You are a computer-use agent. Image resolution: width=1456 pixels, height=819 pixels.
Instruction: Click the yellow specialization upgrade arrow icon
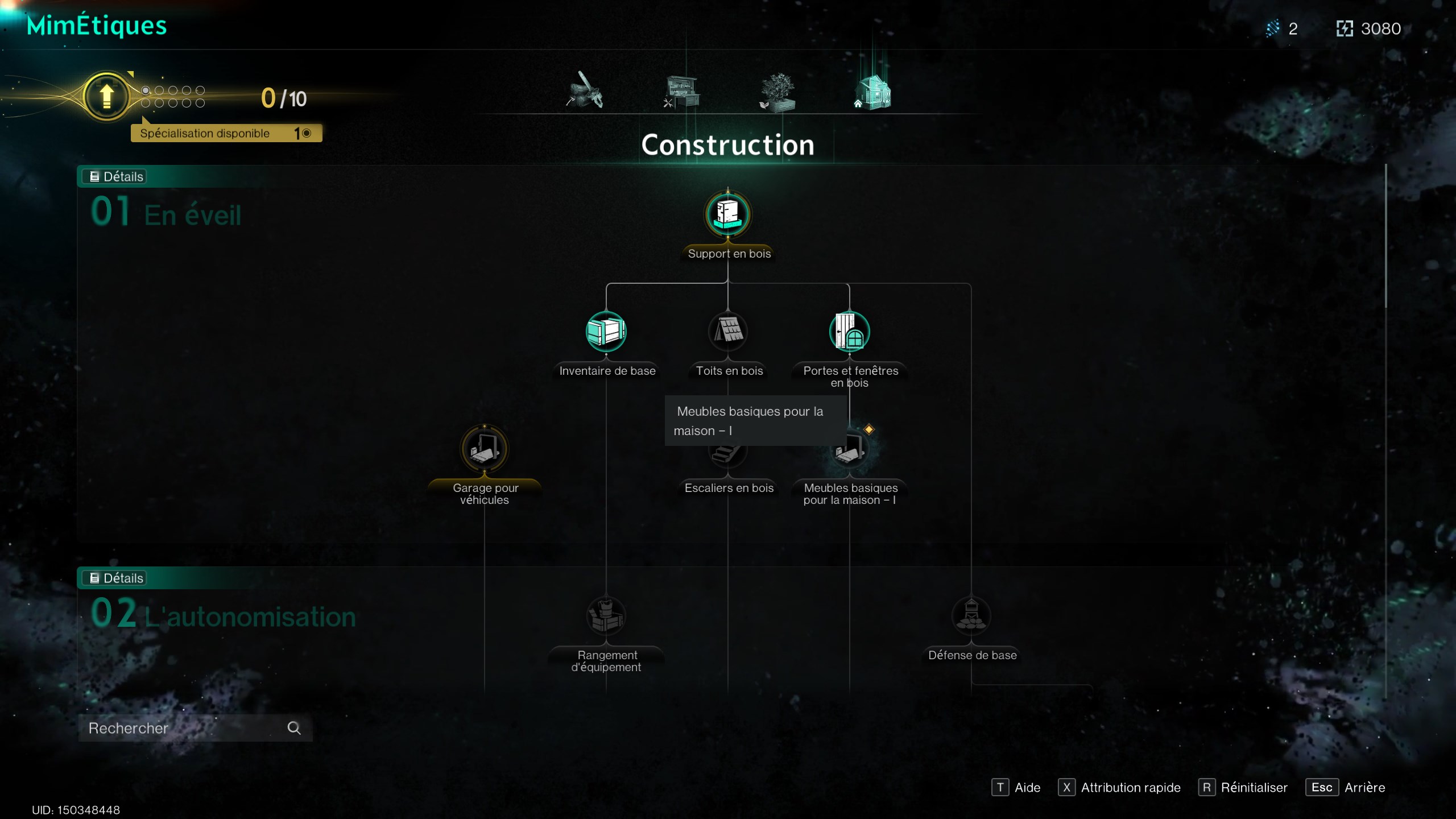[x=106, y=96]
